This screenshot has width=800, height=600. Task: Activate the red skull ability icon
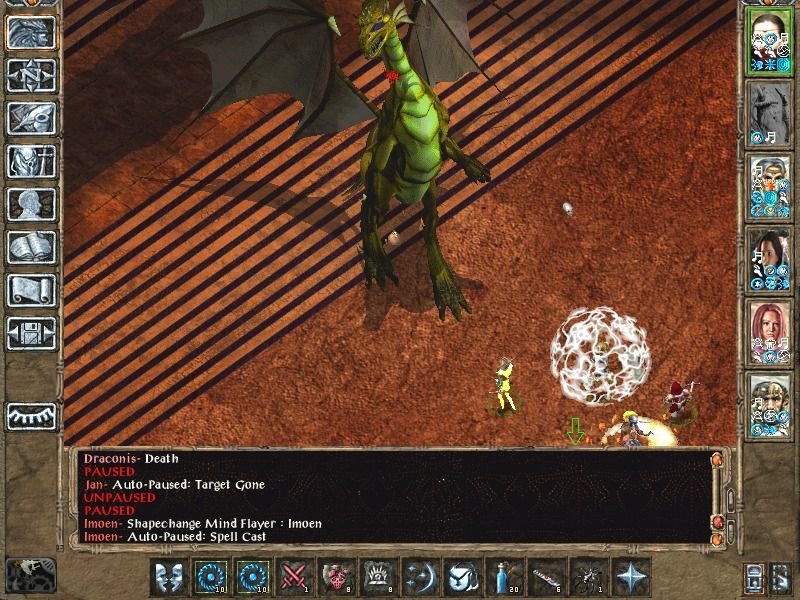[337, 577]
